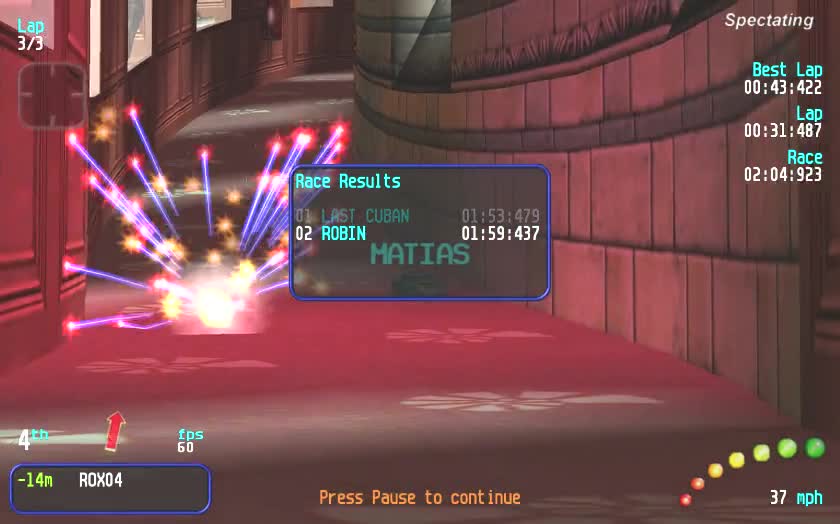Select the LAST CUBAN result row

(x=417, y=216)
